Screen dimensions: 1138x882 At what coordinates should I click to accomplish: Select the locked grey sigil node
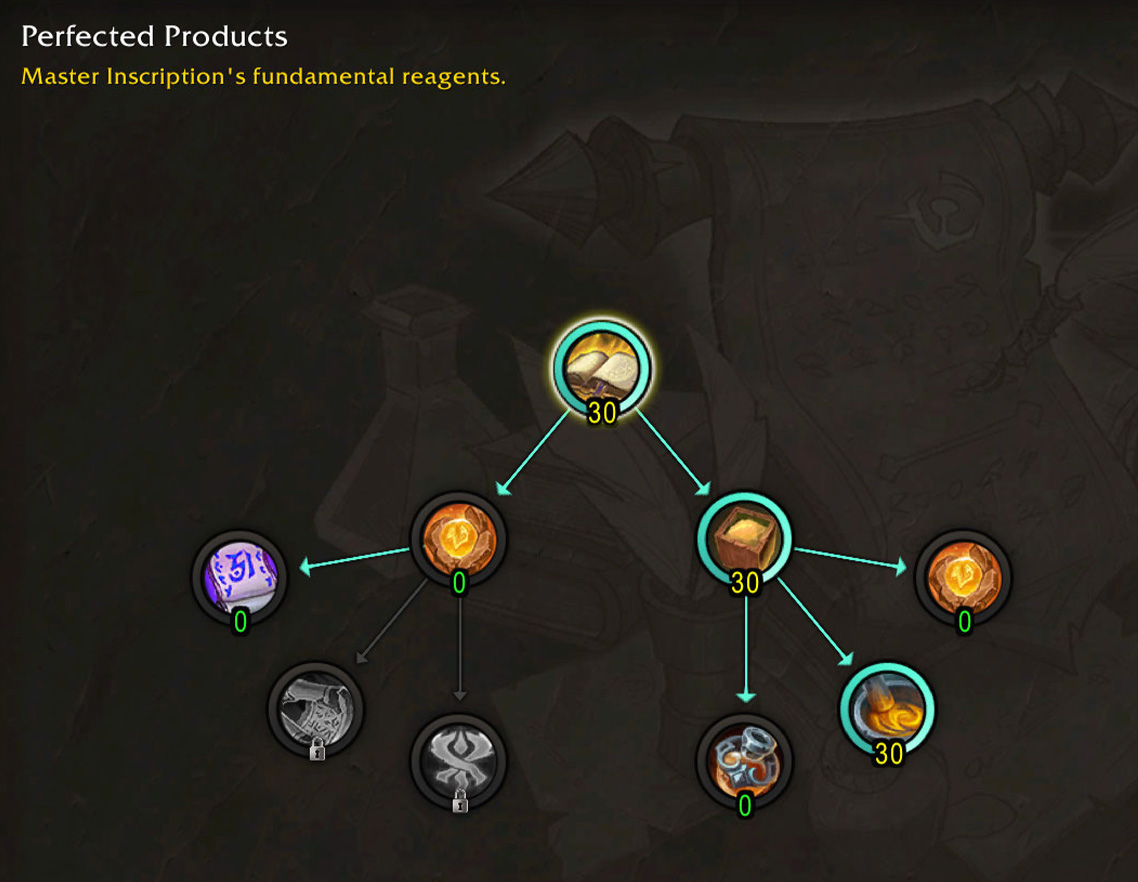[x=459, y=759]
